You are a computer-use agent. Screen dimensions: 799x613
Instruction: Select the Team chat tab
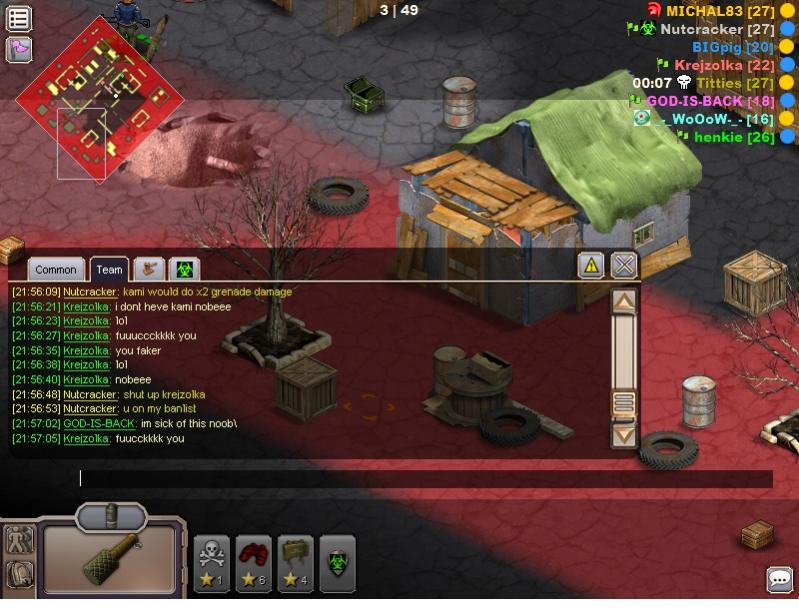tap(109, 269)
